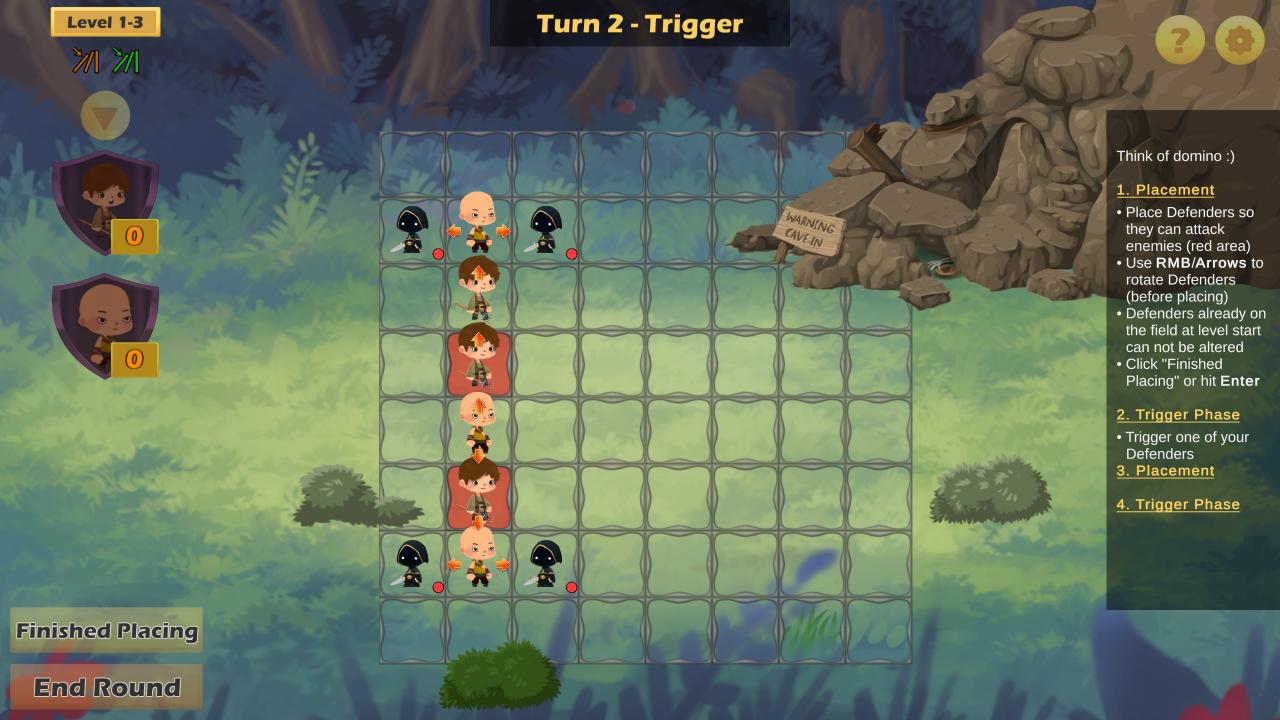
Task: Open the gear settings button
Action: [x=1239, y=41]
